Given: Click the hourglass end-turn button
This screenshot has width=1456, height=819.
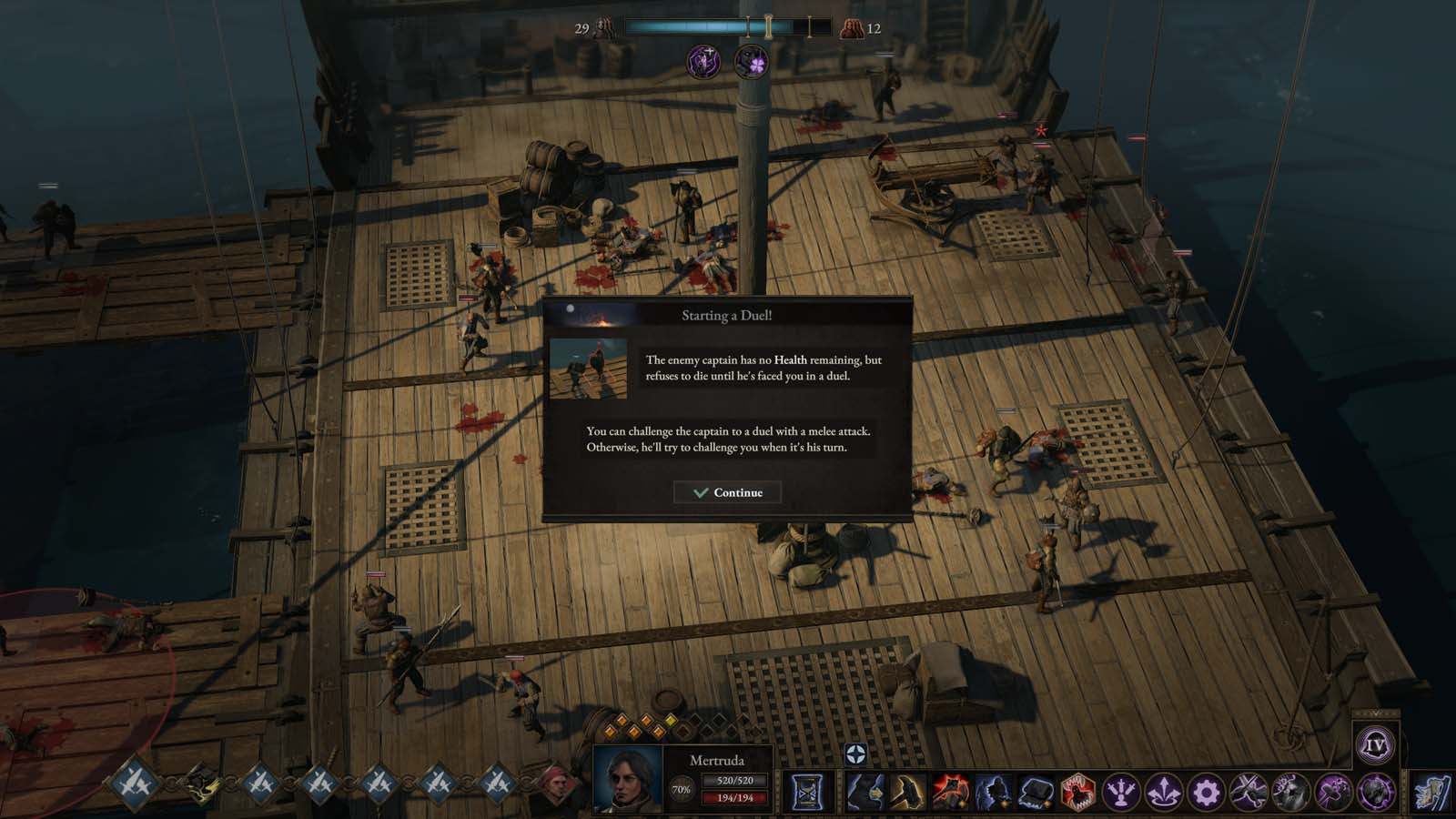Looking at the screenshot, I should [806, 793].
